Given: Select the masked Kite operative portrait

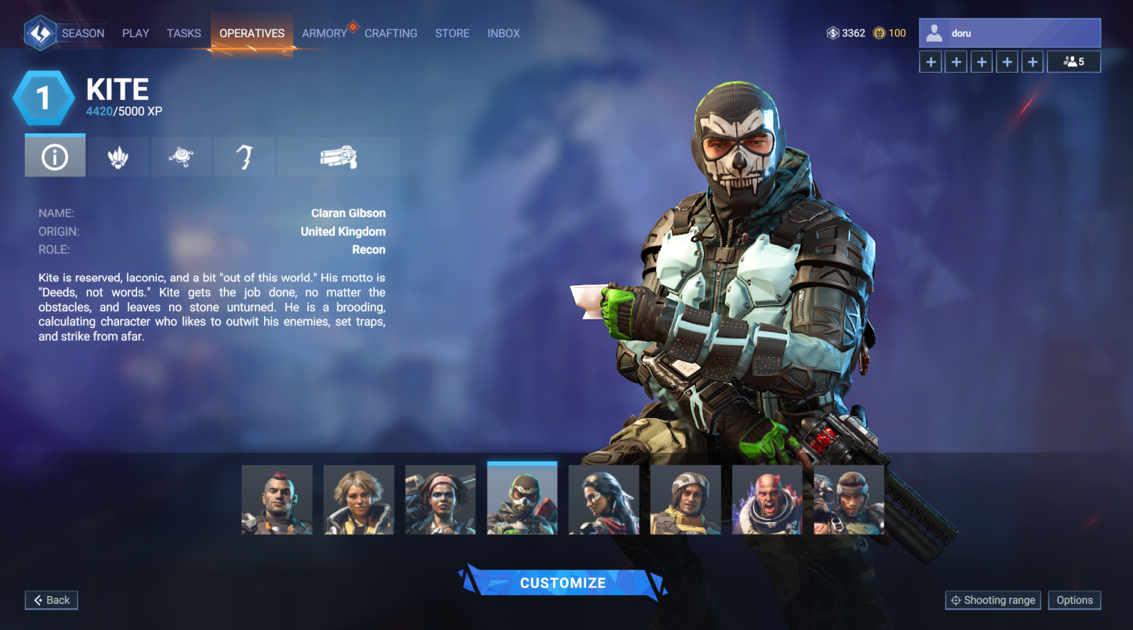Looking at the screenshot, I should [522, 499].
